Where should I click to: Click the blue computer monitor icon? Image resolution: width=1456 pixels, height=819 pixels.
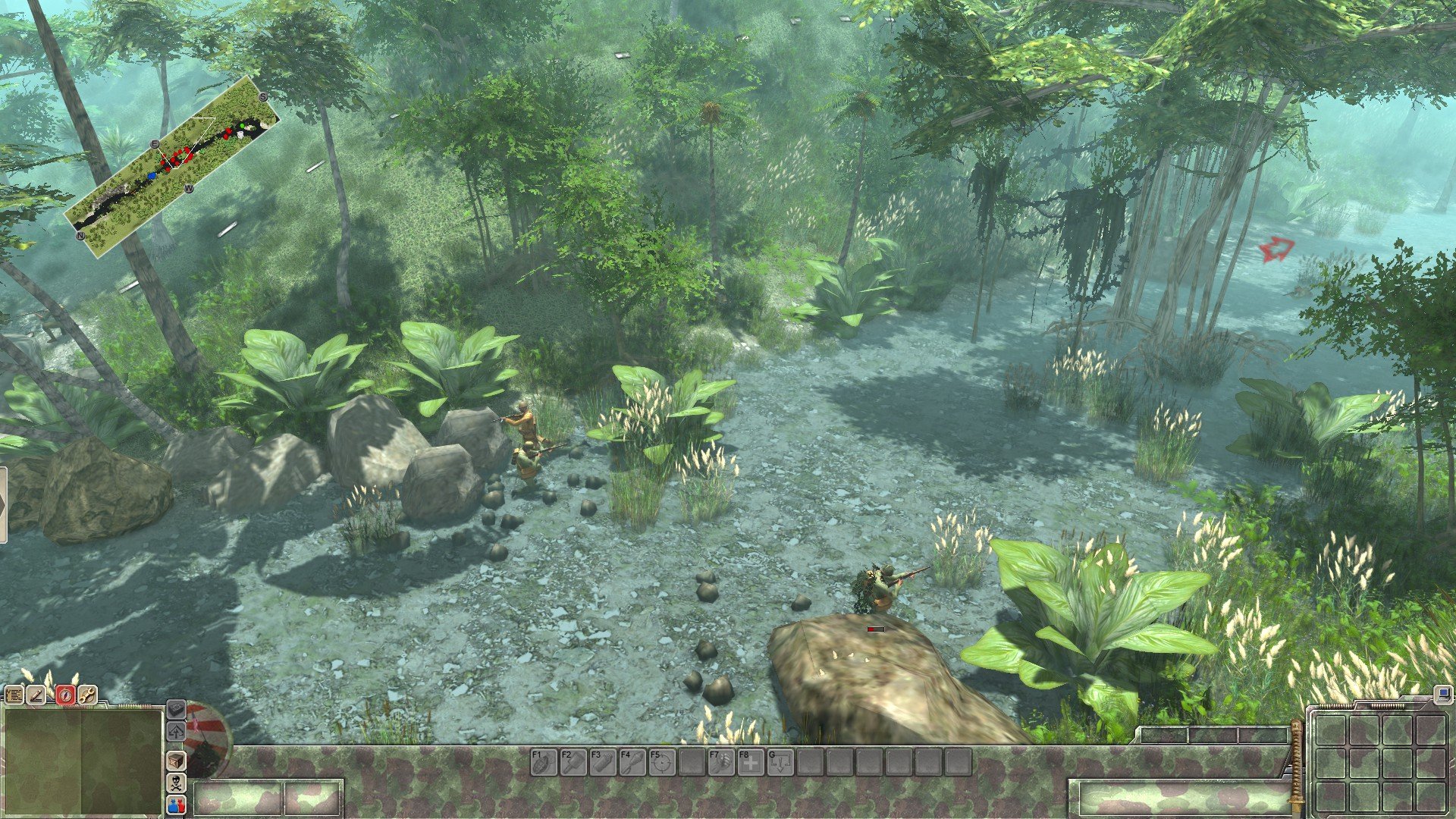tap(1442, 694)
